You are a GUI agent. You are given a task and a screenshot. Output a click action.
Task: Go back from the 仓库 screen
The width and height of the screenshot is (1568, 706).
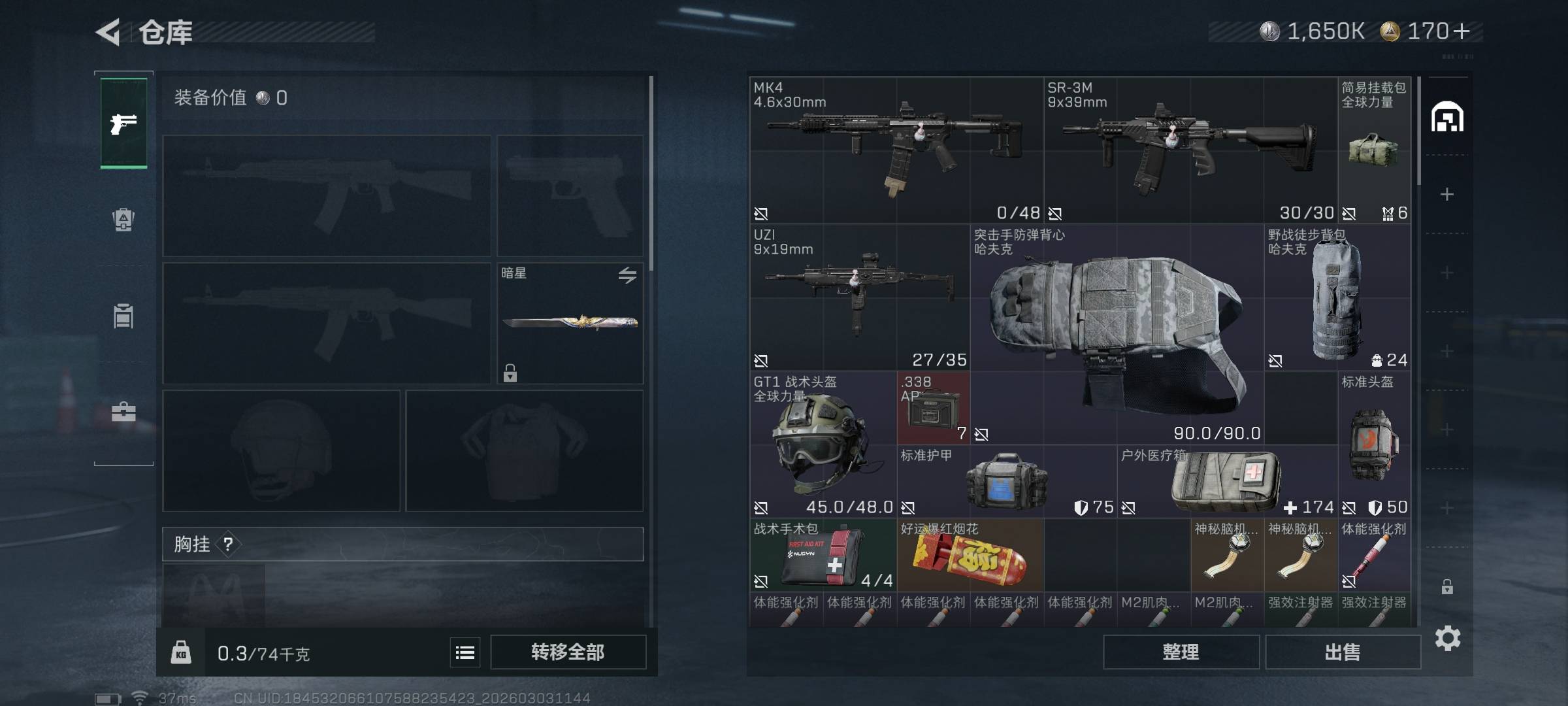tap(108, 32)
